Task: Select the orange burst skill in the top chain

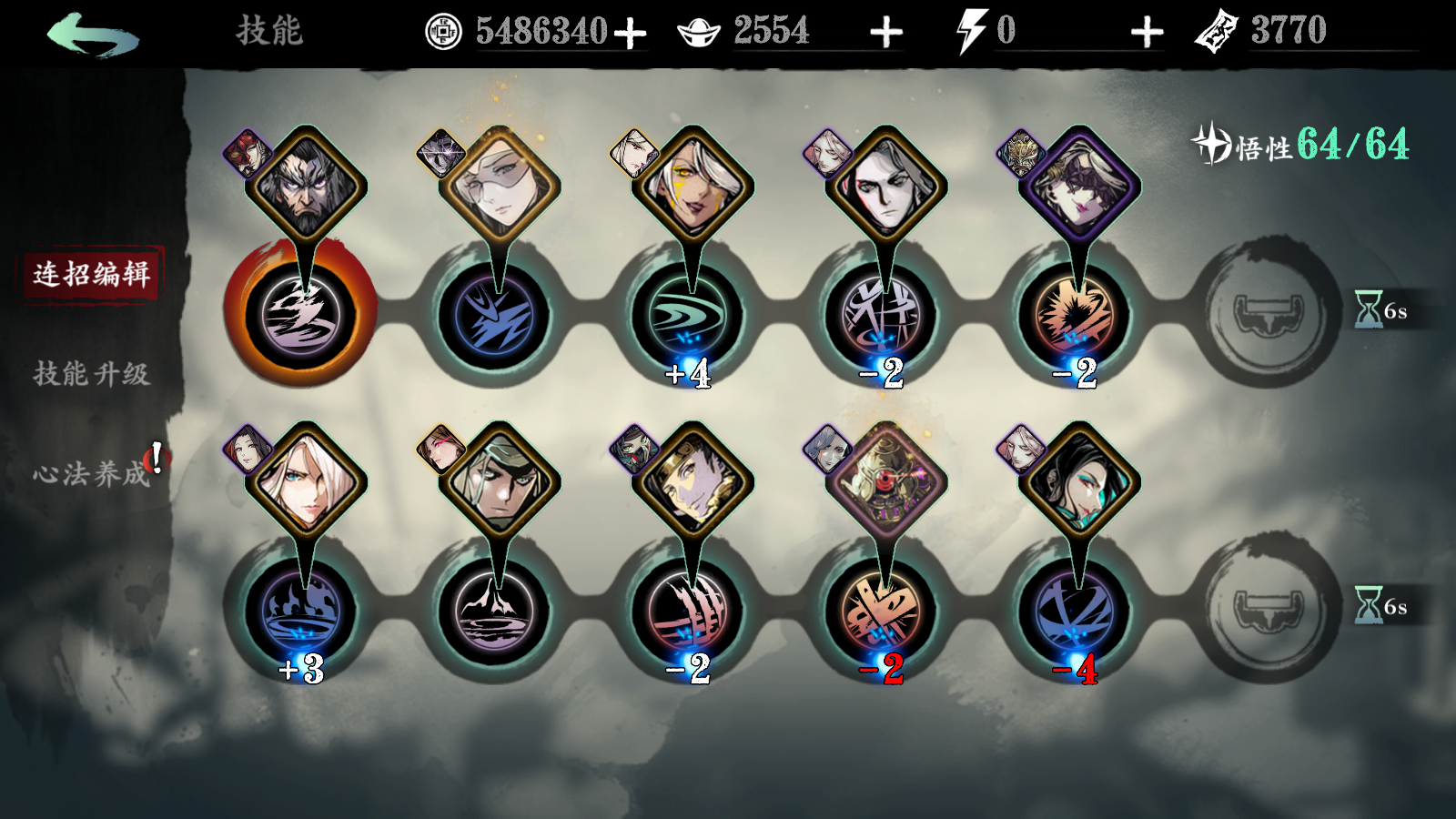Action: pos(1077,316)
